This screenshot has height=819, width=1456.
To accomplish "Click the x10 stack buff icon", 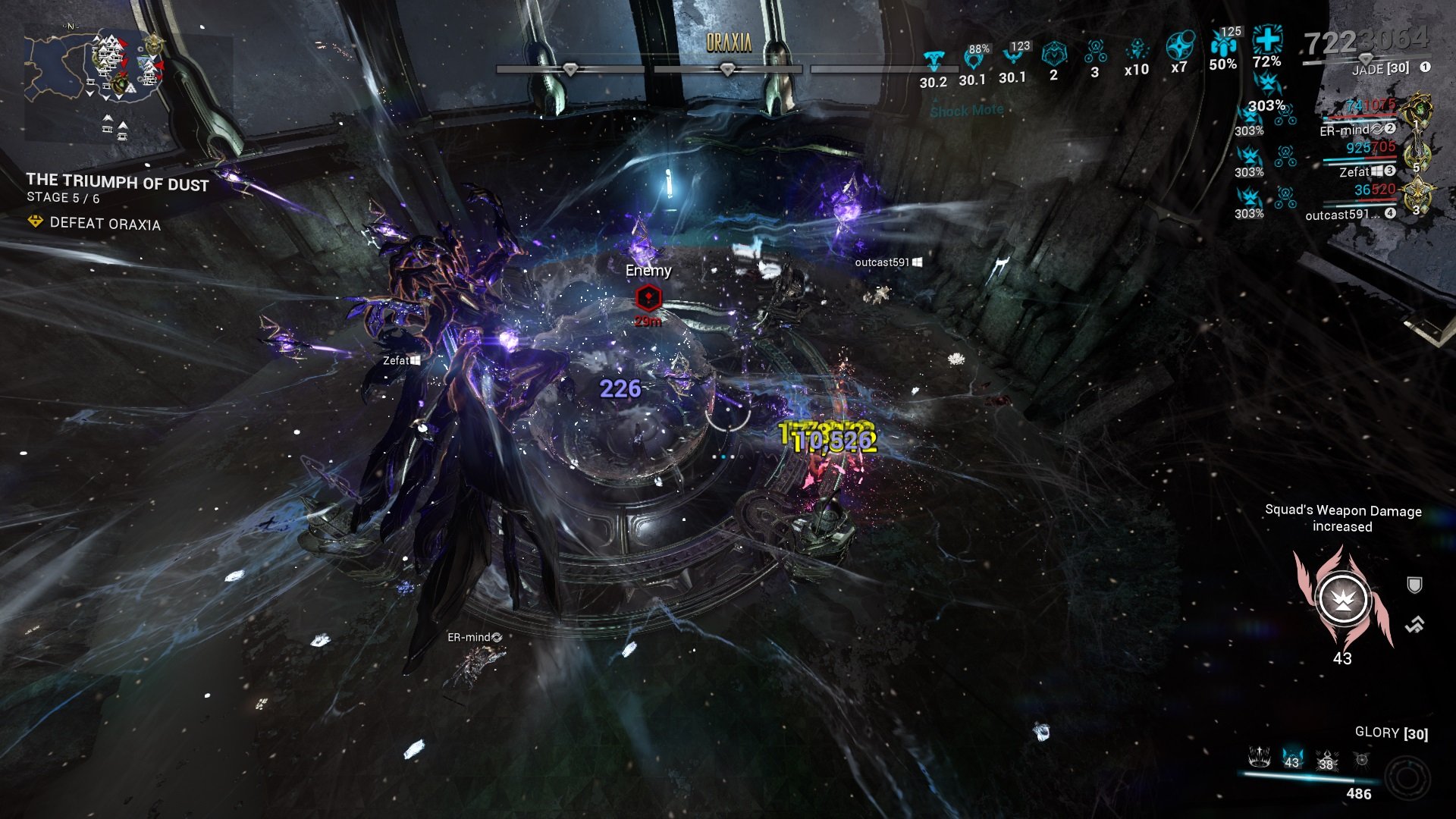I will point(1136,51).
